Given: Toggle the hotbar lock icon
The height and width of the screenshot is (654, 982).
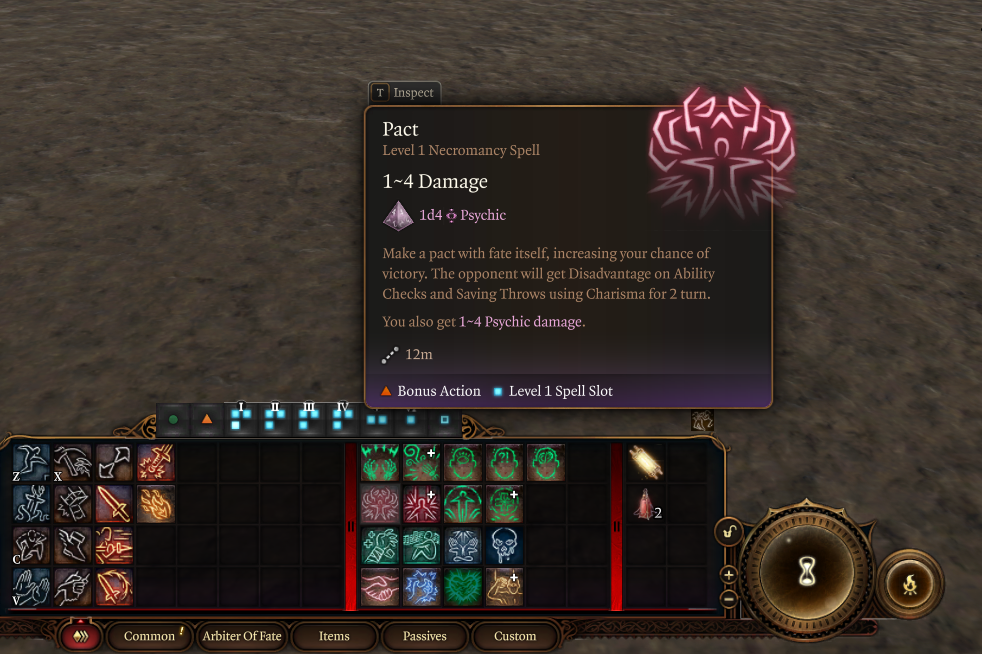Looking at the screenshot, I should [x=728, y=531].
